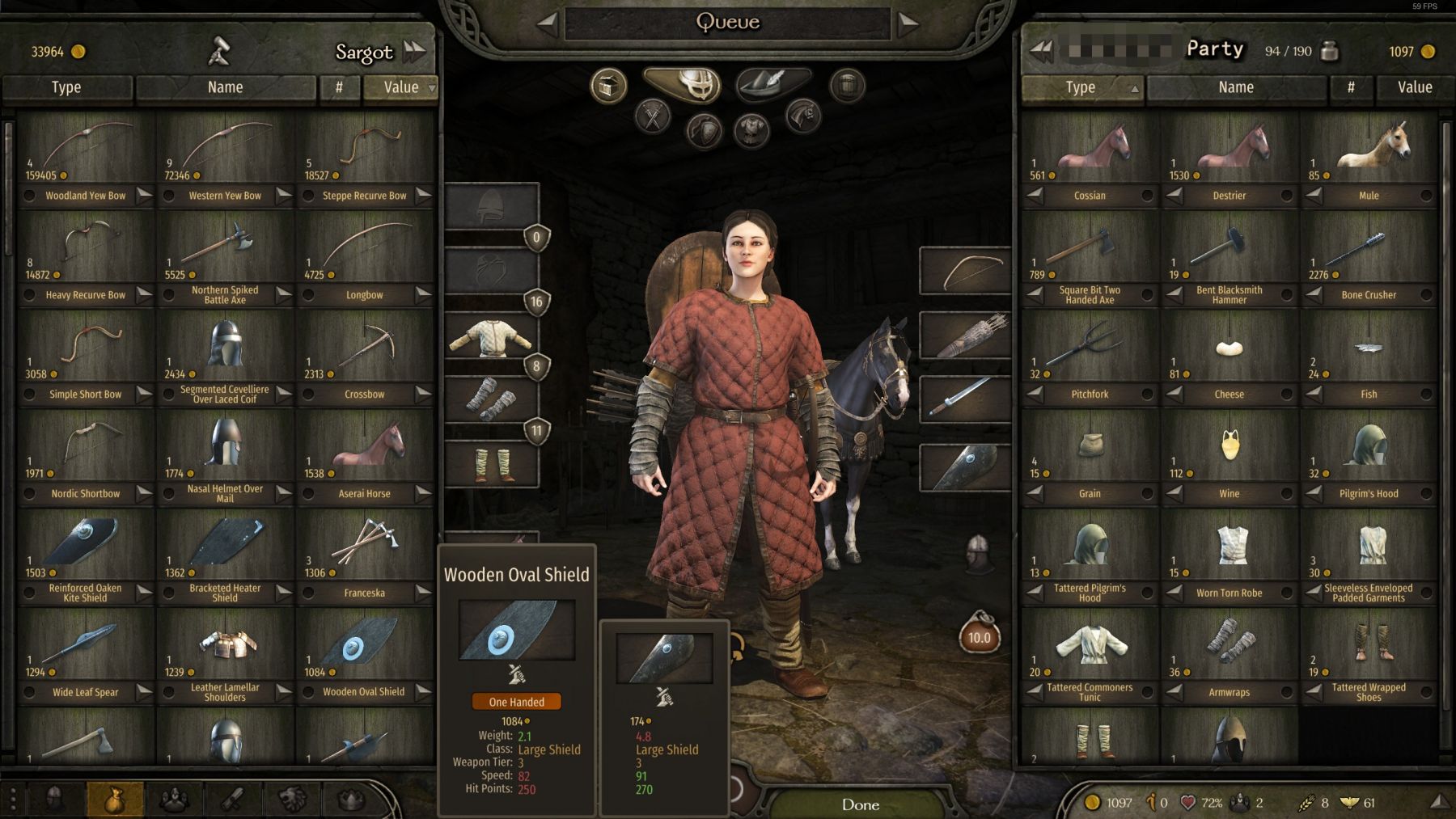The image size is (1456, 819).
Task: Pick the Crossbow in Sargot's stock
Action: (365, 350)
